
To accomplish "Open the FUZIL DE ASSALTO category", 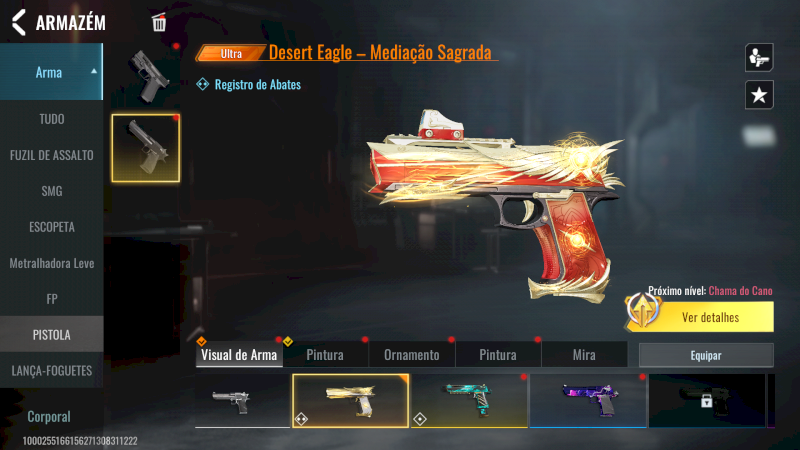I will point(51,155).
